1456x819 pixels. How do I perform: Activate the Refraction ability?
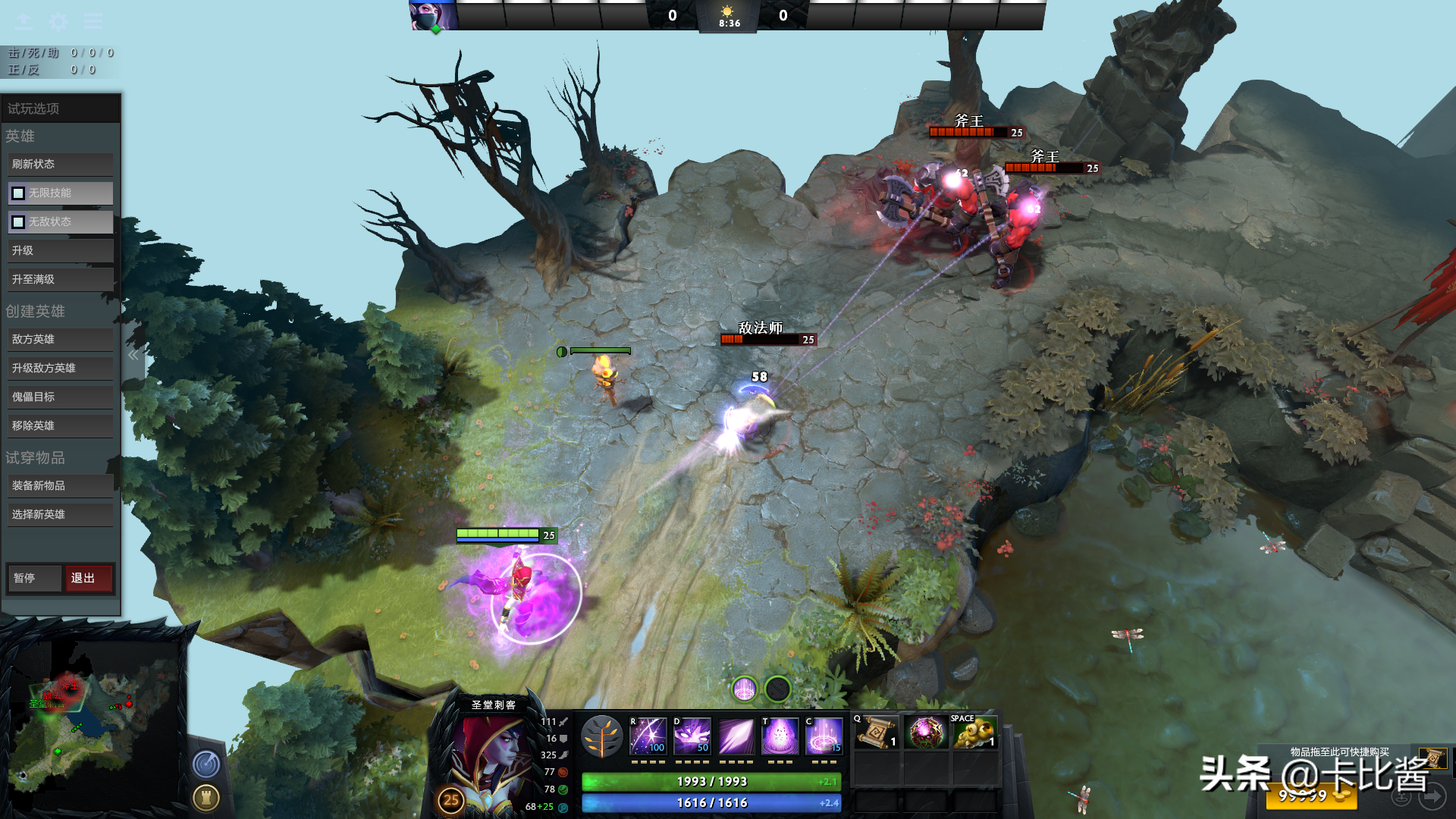pos(648,736)
